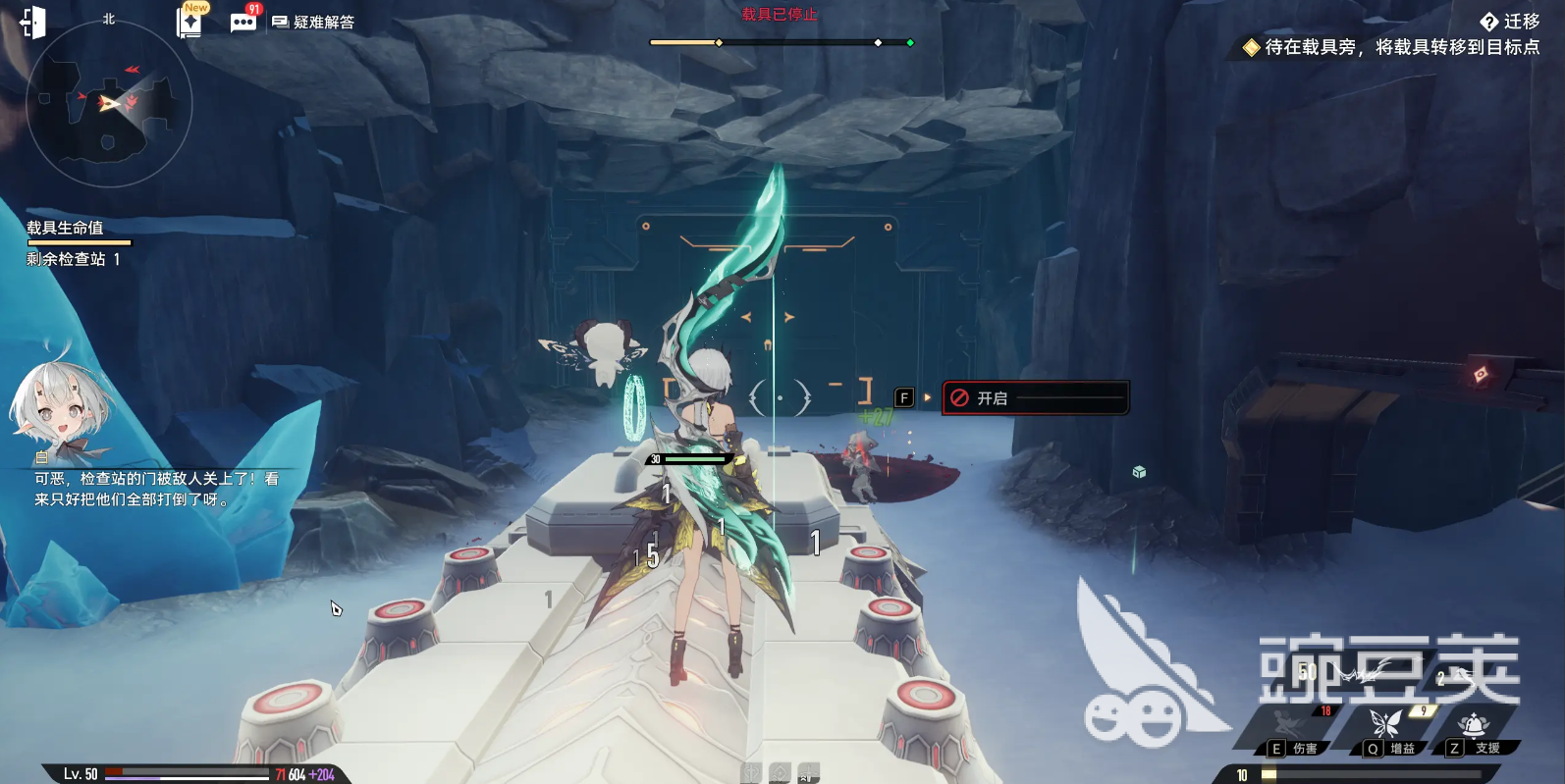Viewport: 1565px width, 784px height.
Task: Click the 开启 door interaction prompt
Action: (1035, 398)
